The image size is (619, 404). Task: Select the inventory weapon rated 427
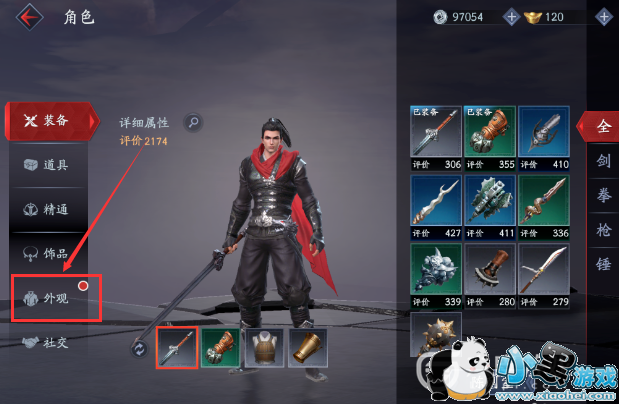pos(436,205)
